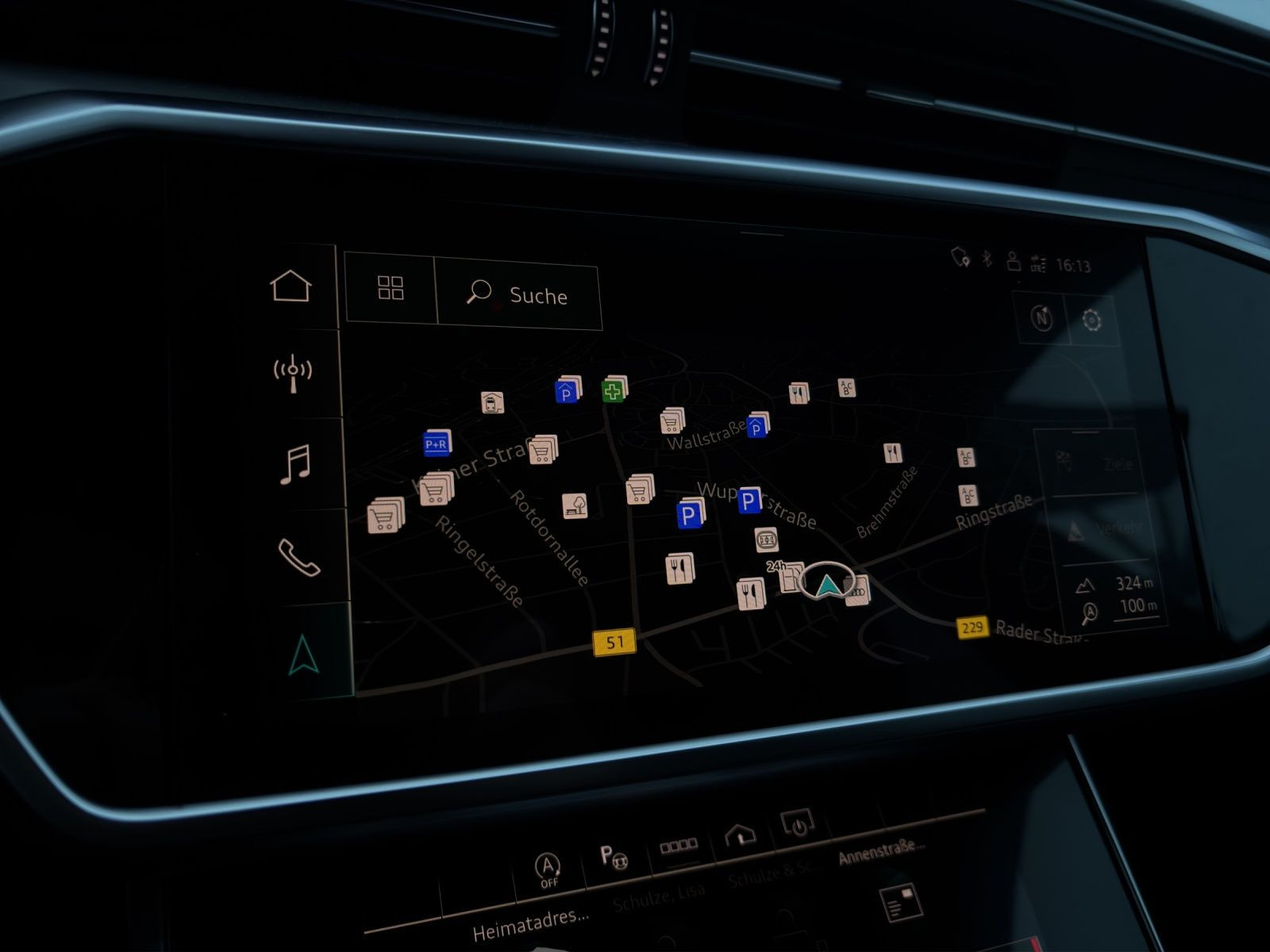
Task: Open the four-squares grid menu
Action: 391,289
